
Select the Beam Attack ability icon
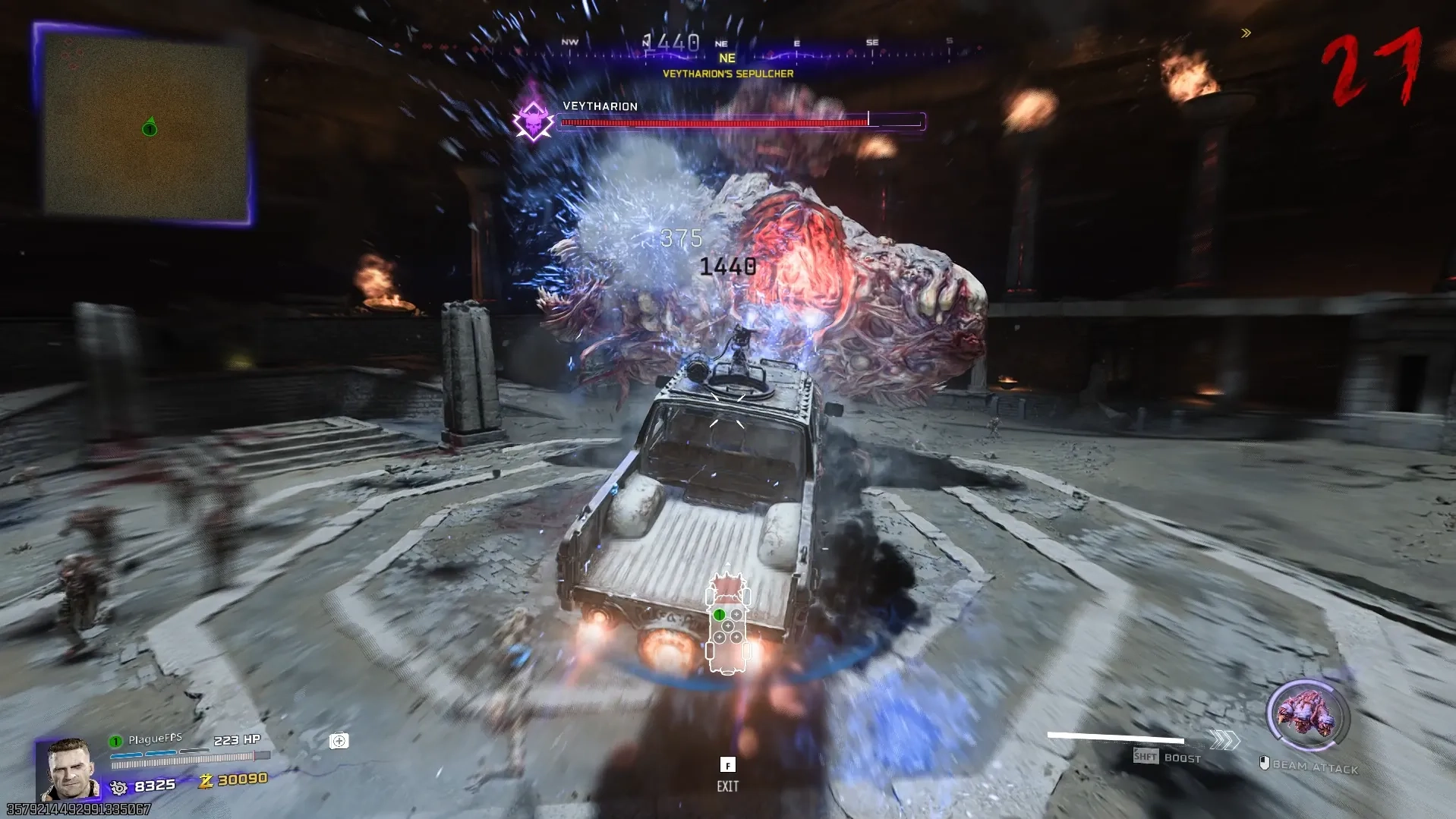(x=1306, y=716)
